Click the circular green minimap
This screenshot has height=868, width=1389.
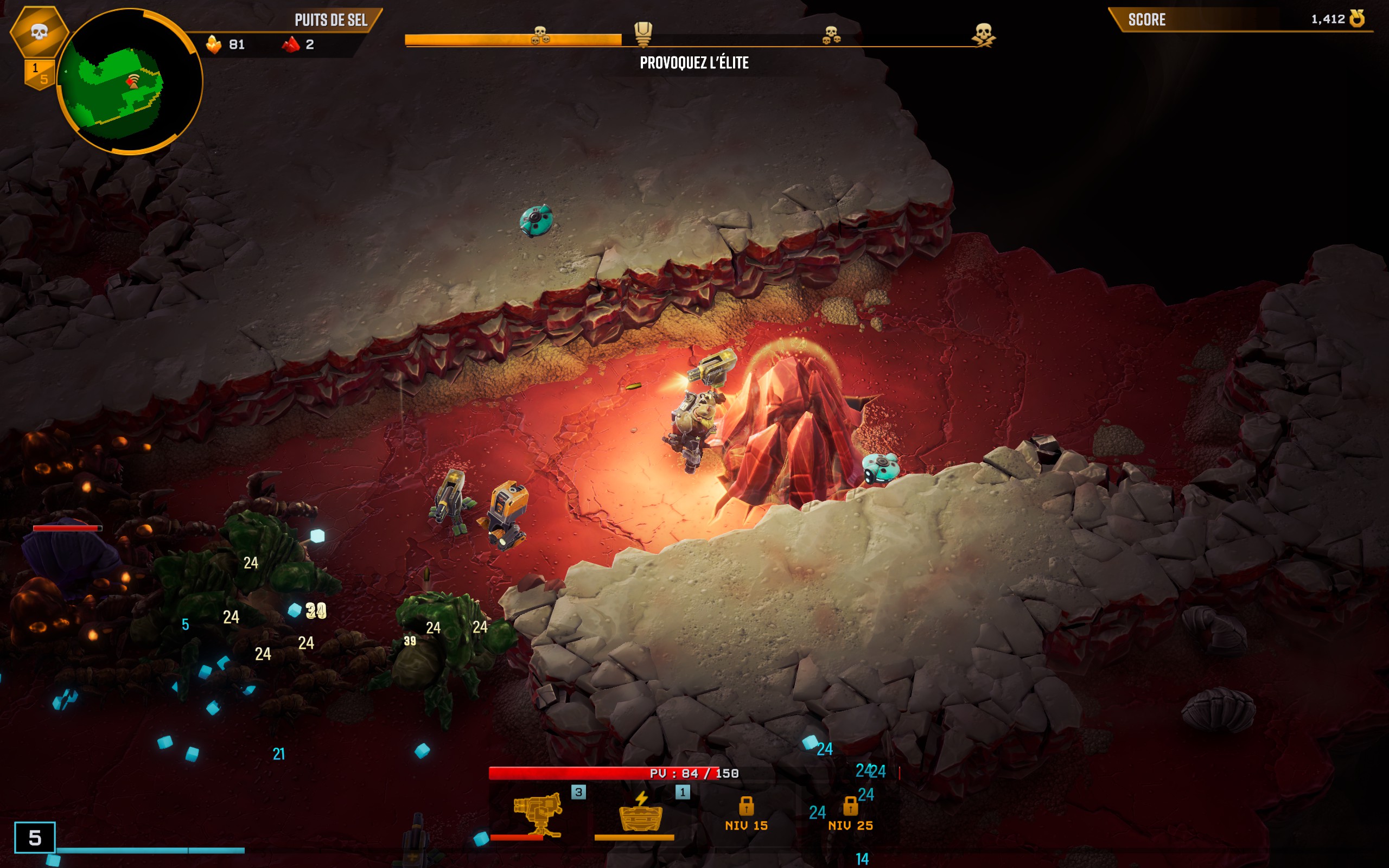point(129,81)
